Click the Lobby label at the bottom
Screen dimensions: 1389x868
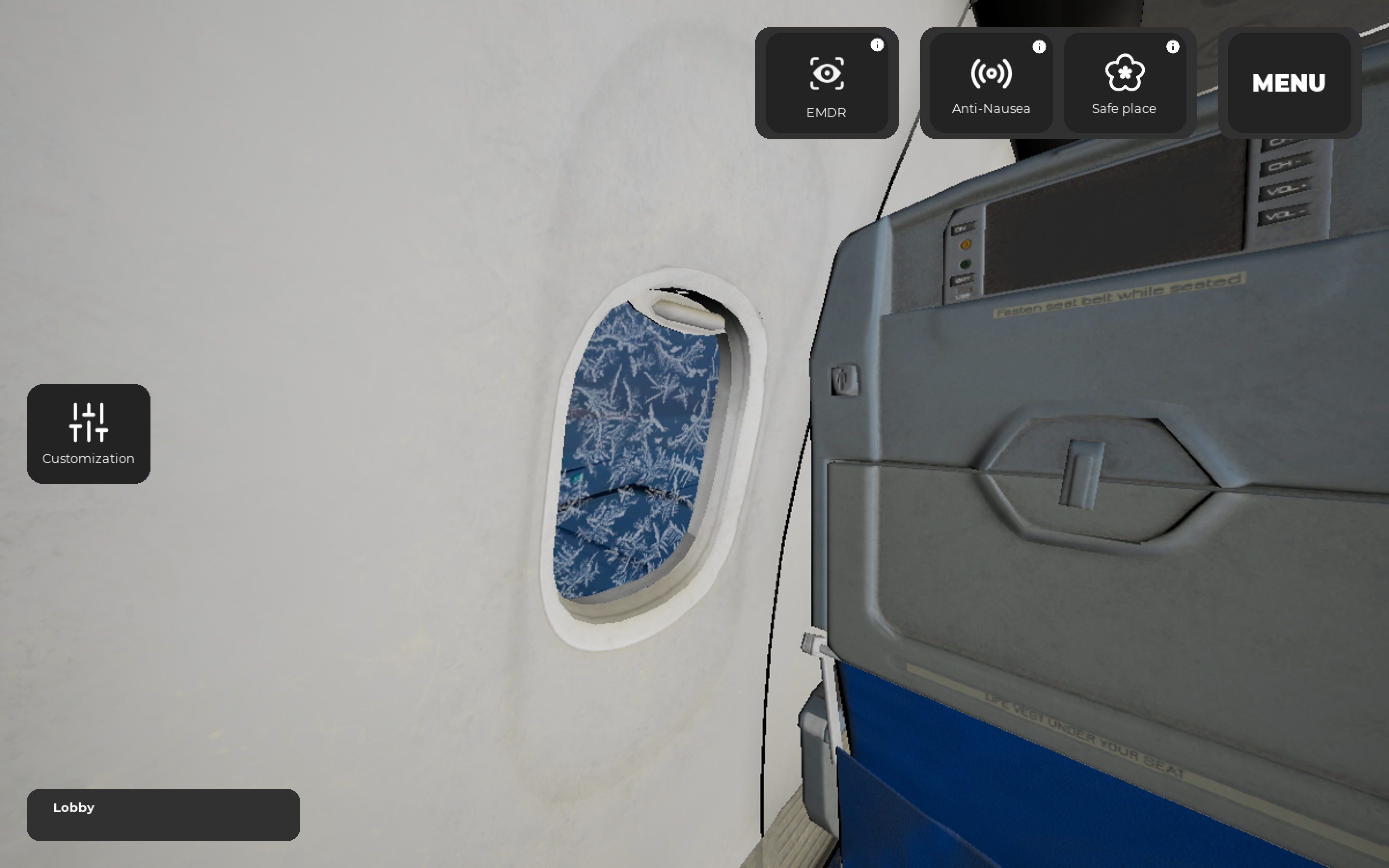click(x=73, y=808)
